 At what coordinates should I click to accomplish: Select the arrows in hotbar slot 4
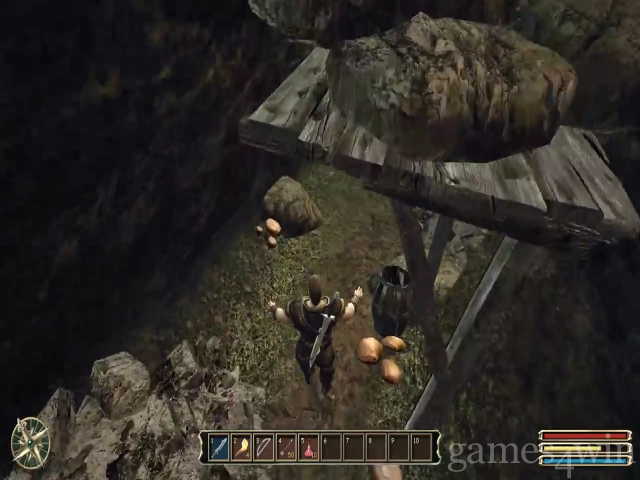(x=286, y=447)
